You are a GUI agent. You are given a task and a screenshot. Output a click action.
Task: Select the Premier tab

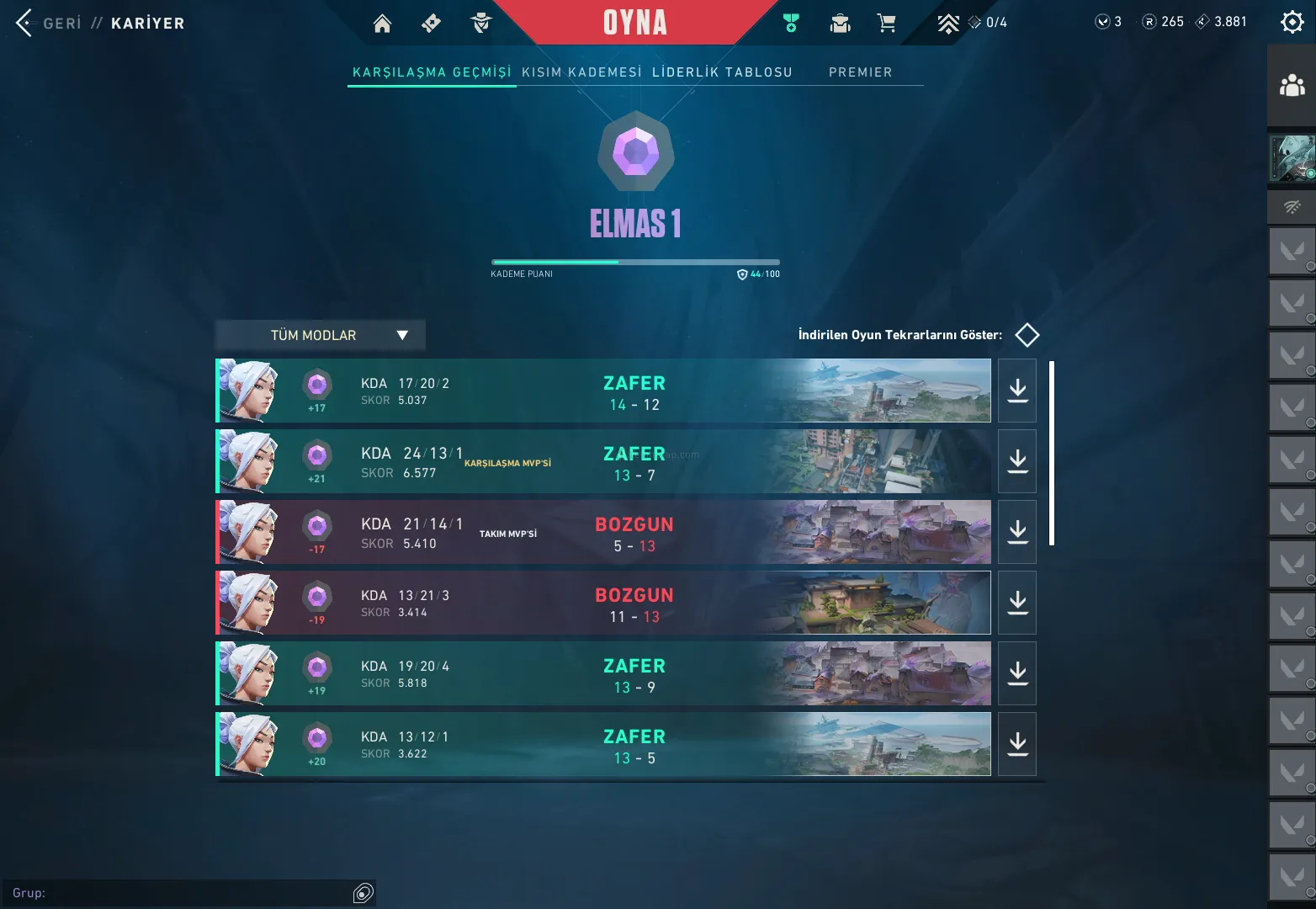pos(860,72)
